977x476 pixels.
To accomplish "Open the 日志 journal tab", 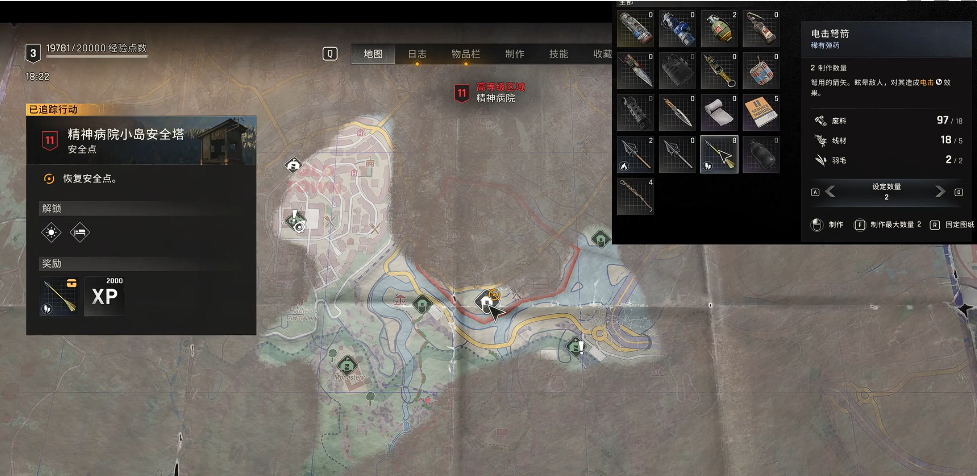I will [417, 54].
